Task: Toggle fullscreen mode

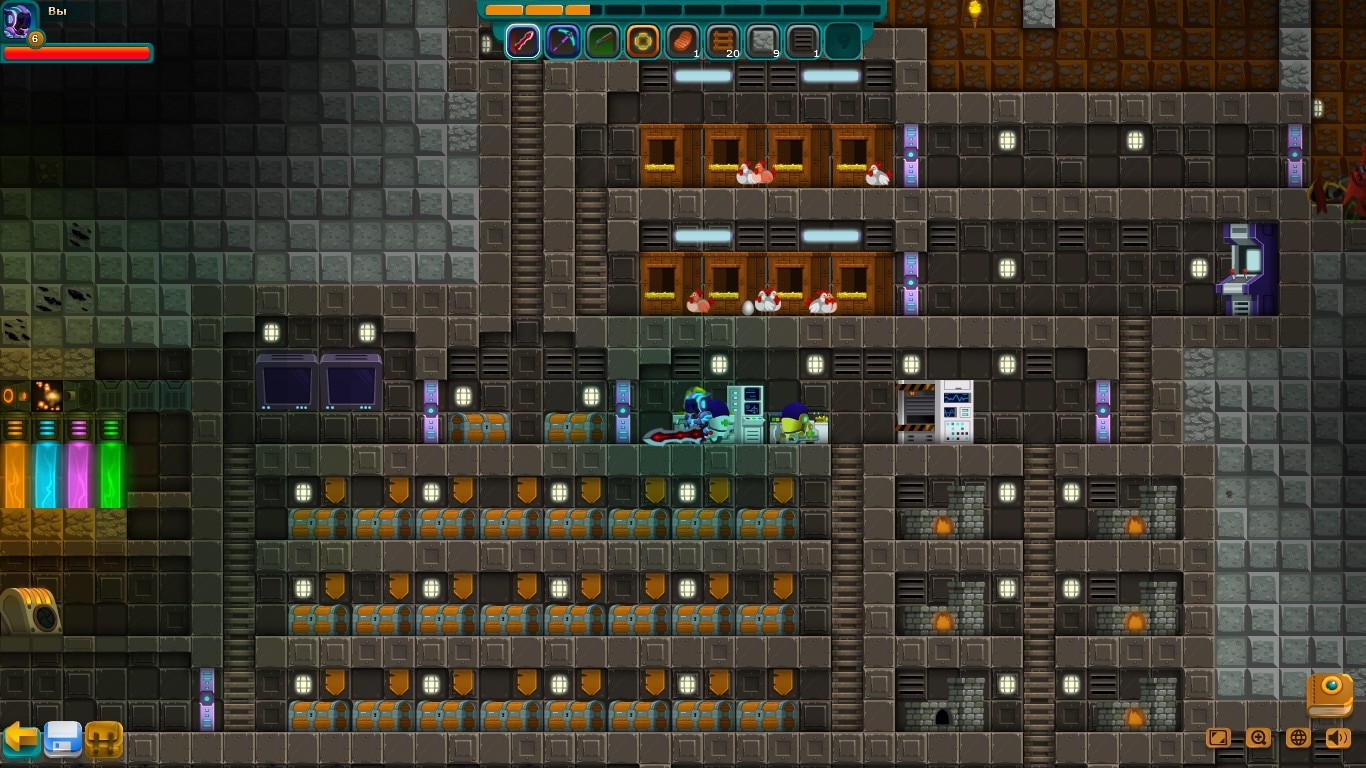Action: 1218,738
